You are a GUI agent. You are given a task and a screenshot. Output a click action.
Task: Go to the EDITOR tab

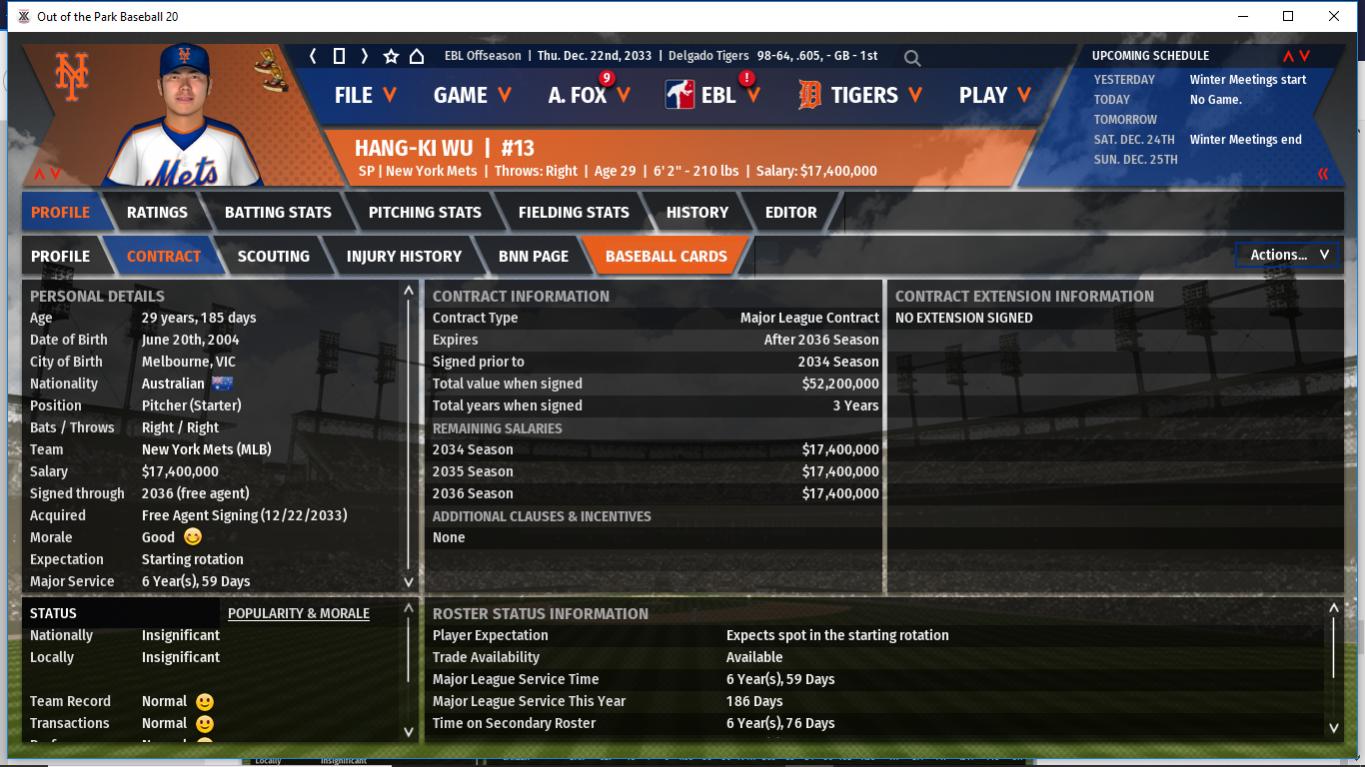791,212
